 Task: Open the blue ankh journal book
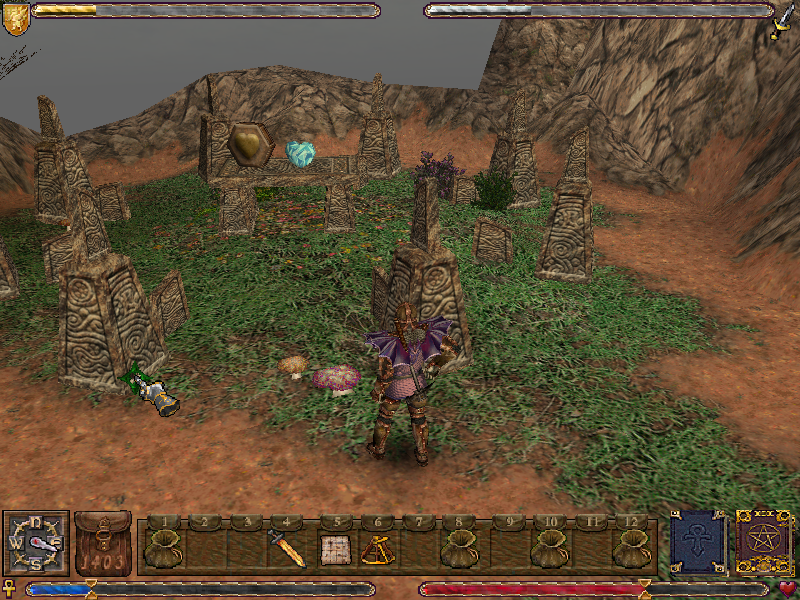click(696, 542)
